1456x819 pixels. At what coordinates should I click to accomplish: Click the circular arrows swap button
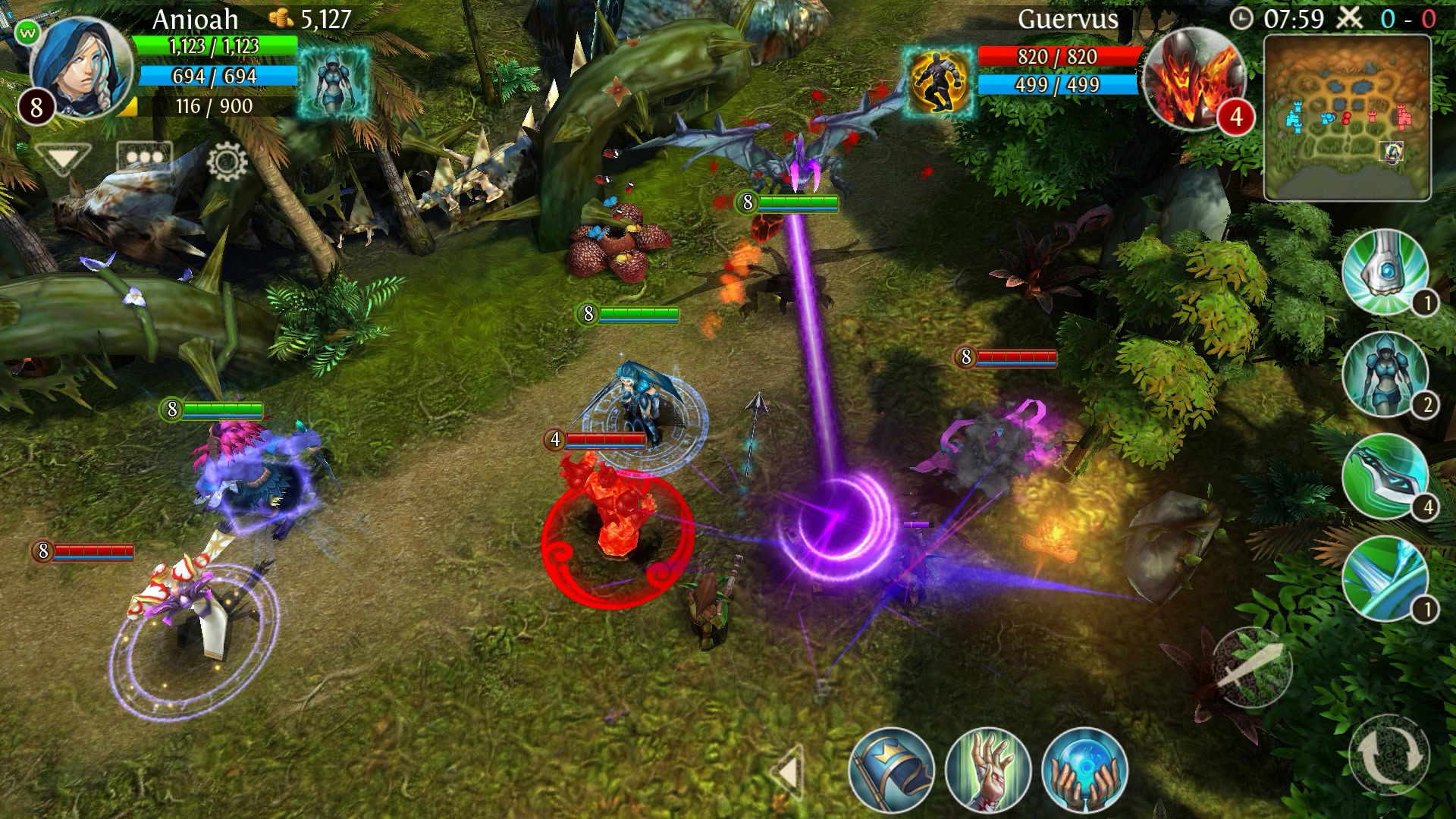(x=1389, y=755)
